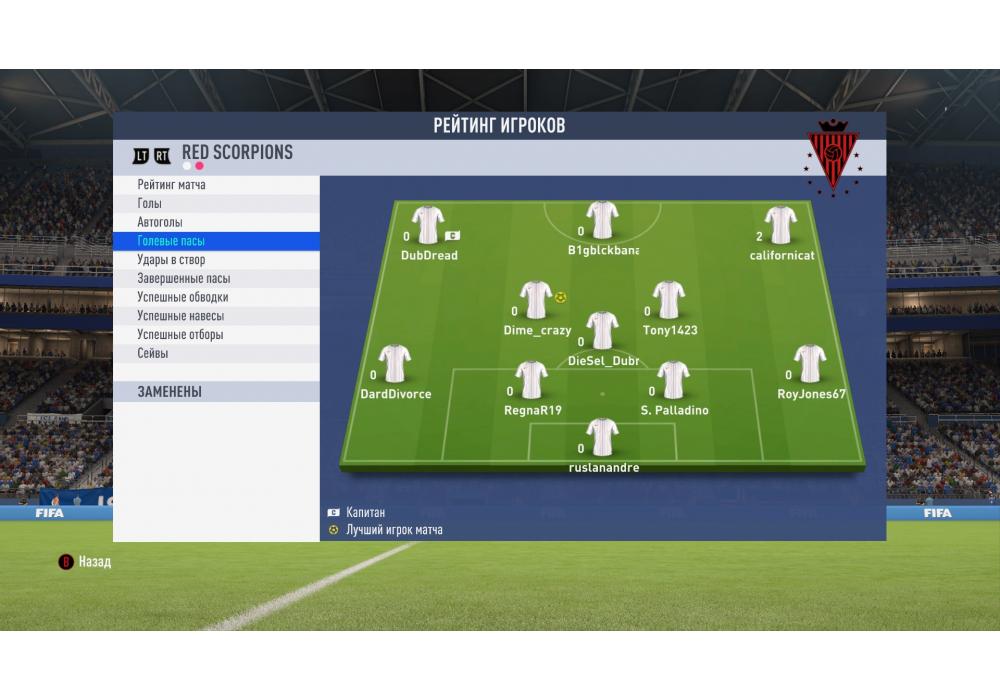Open the Автоголы list entry
The height and width of the screenshot is (700, 1000).
pos(160,222)
